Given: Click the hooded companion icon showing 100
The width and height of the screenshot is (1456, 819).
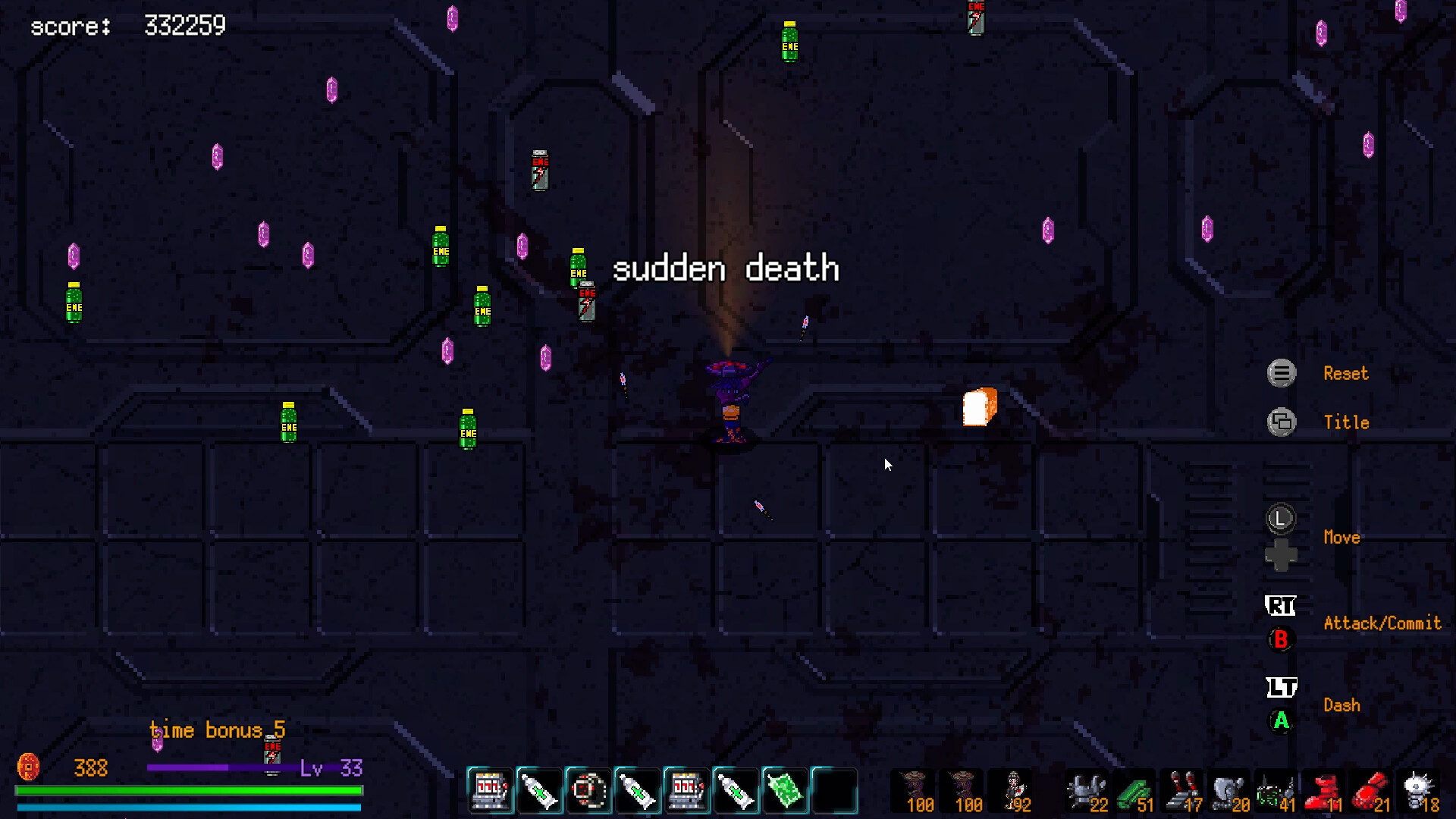Looking at the screenshot, I should pyautogui.click(x=914, y=789).
